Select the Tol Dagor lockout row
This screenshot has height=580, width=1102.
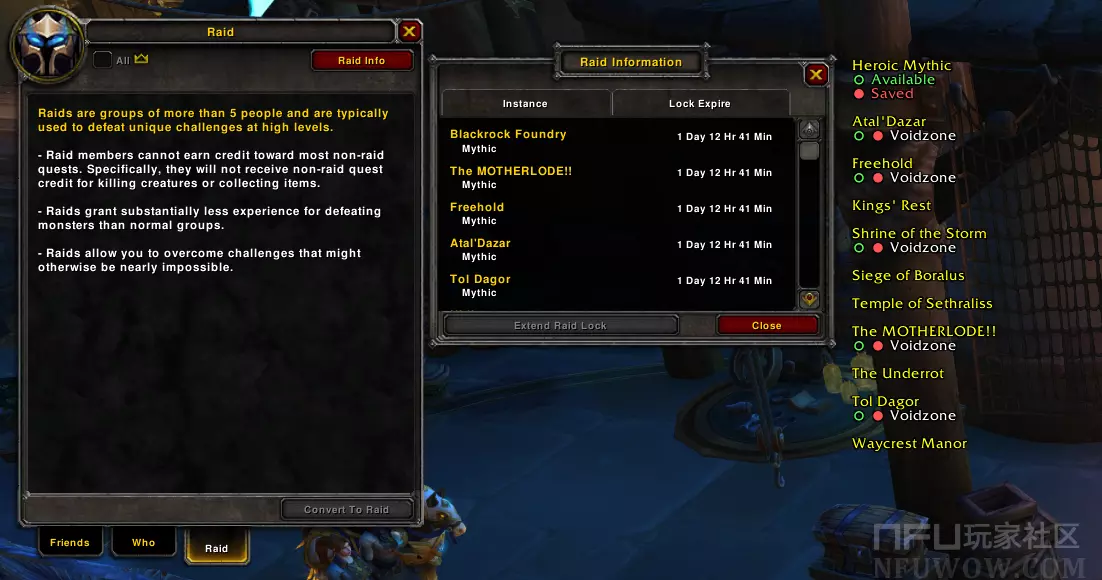[x=615, y=285]
